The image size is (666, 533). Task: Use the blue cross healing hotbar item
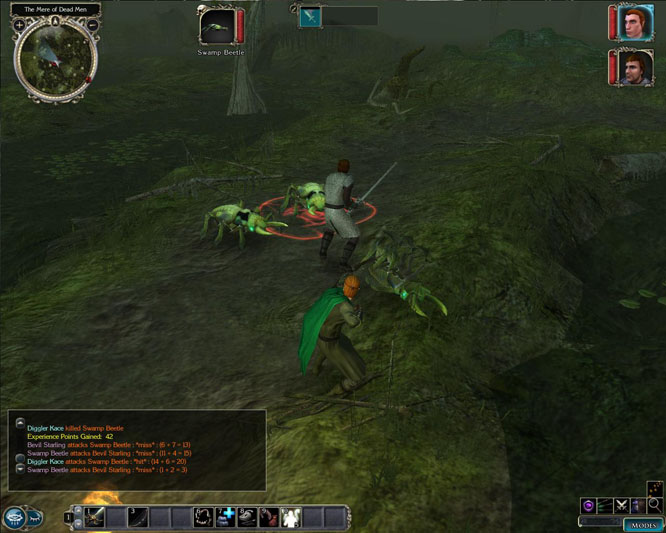tap(227, 517)
